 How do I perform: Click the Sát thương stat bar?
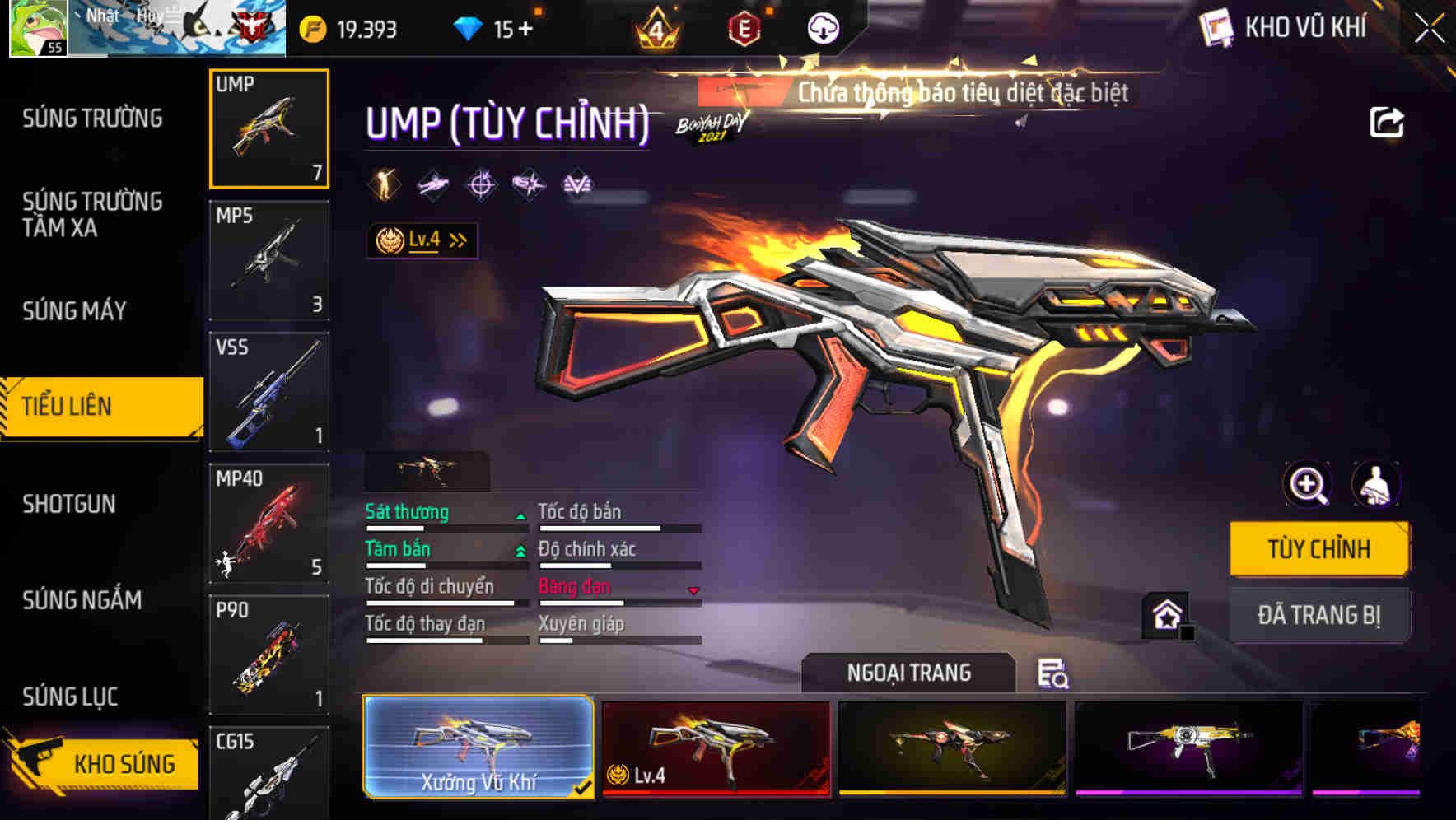coord(445,522)
